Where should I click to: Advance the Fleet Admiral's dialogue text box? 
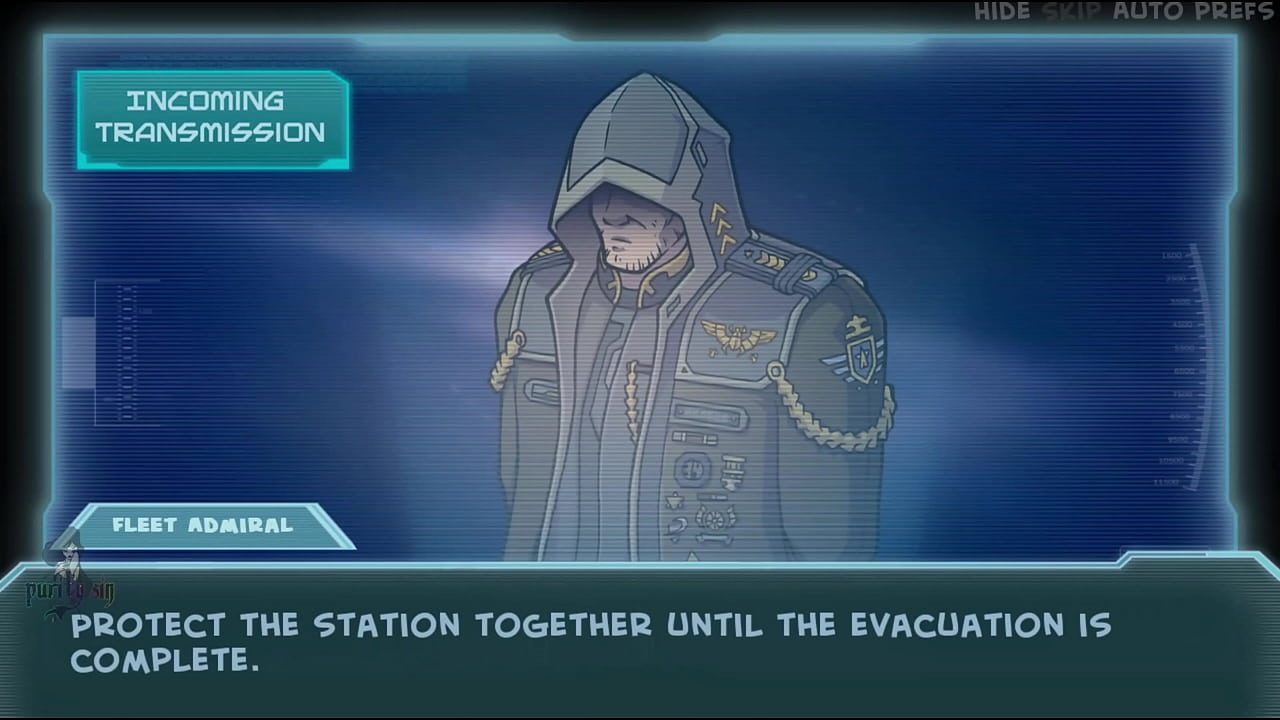[640, 642]
